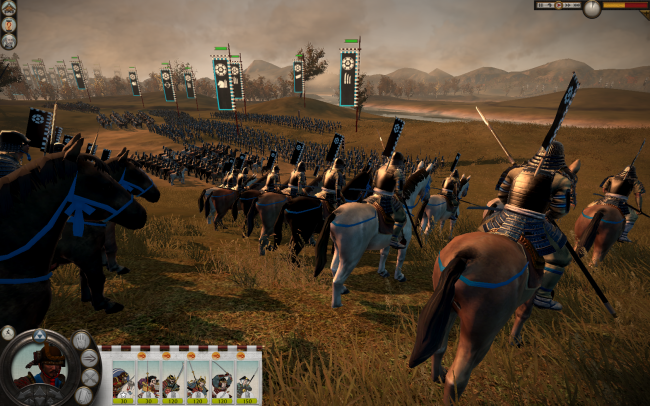Click the blue triangle formation button above portrait

[x=39, y=334]
